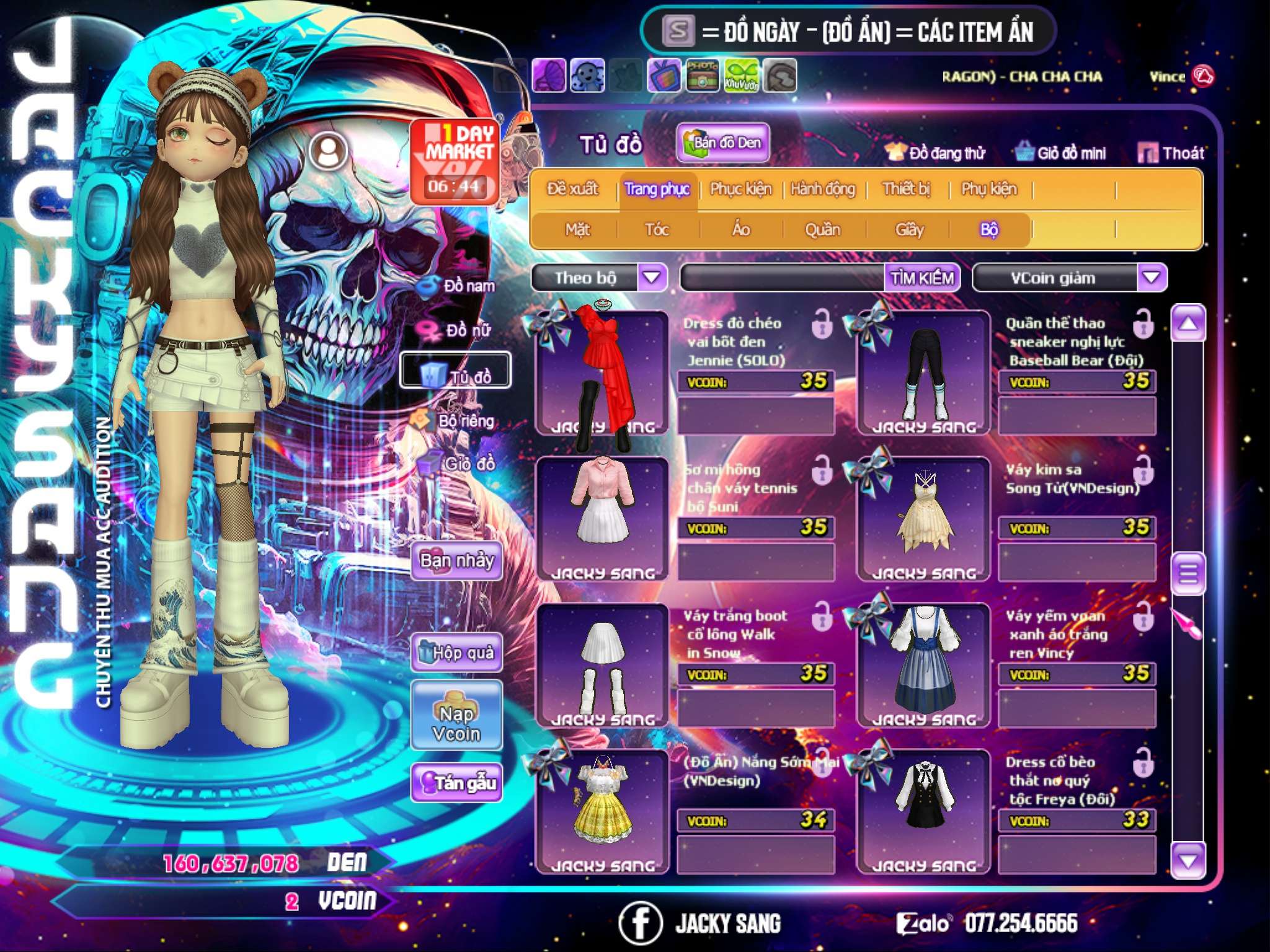
Task: Choose the Tóc subcategory
Action: pos(657,230)
